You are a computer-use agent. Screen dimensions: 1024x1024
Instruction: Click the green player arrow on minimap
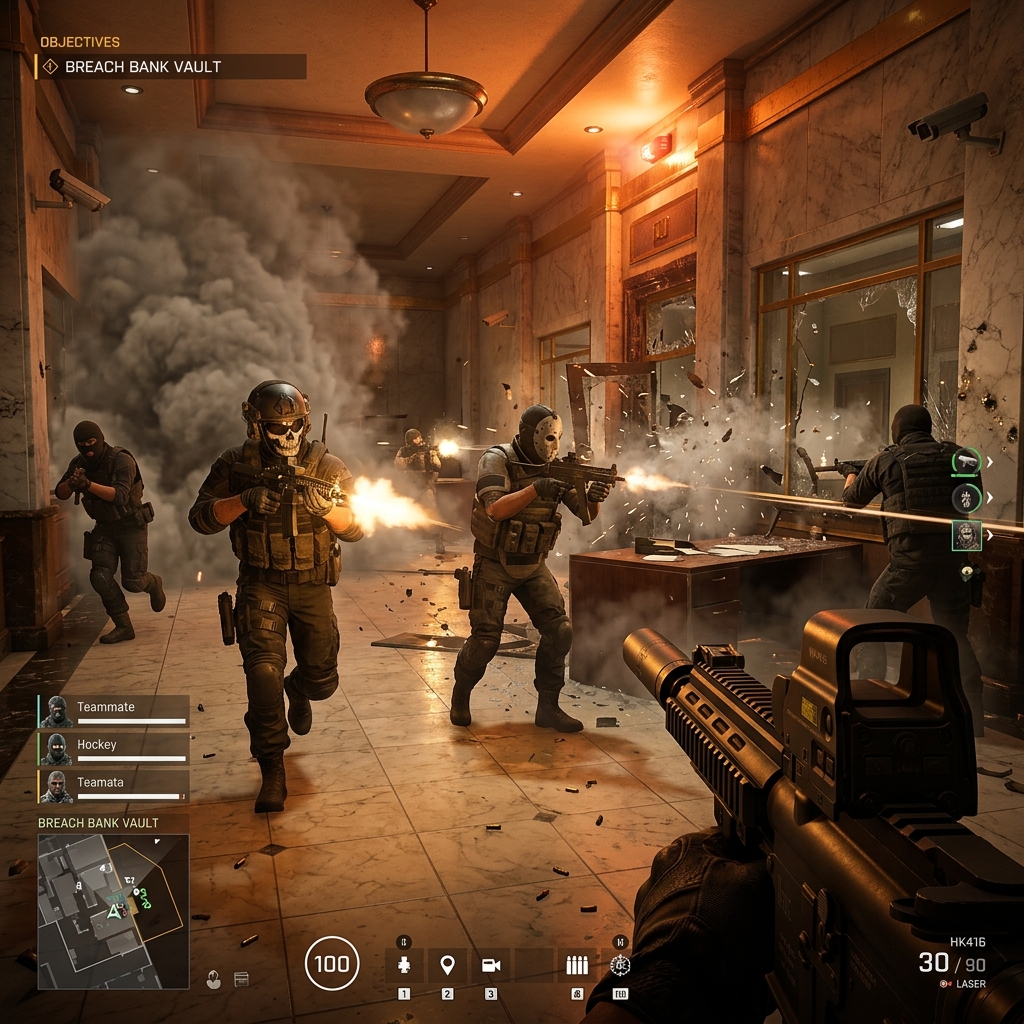click(114, 911)
